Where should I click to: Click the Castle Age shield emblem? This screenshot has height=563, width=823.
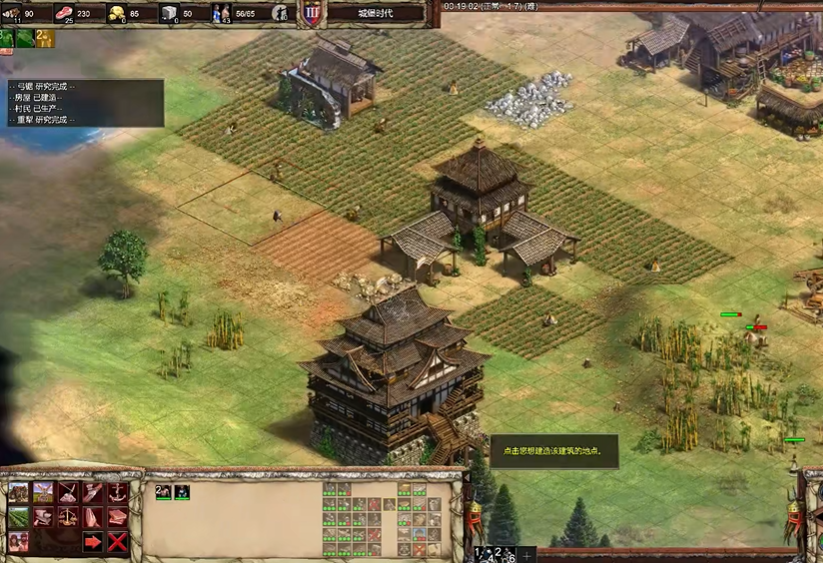coord(312,13)
